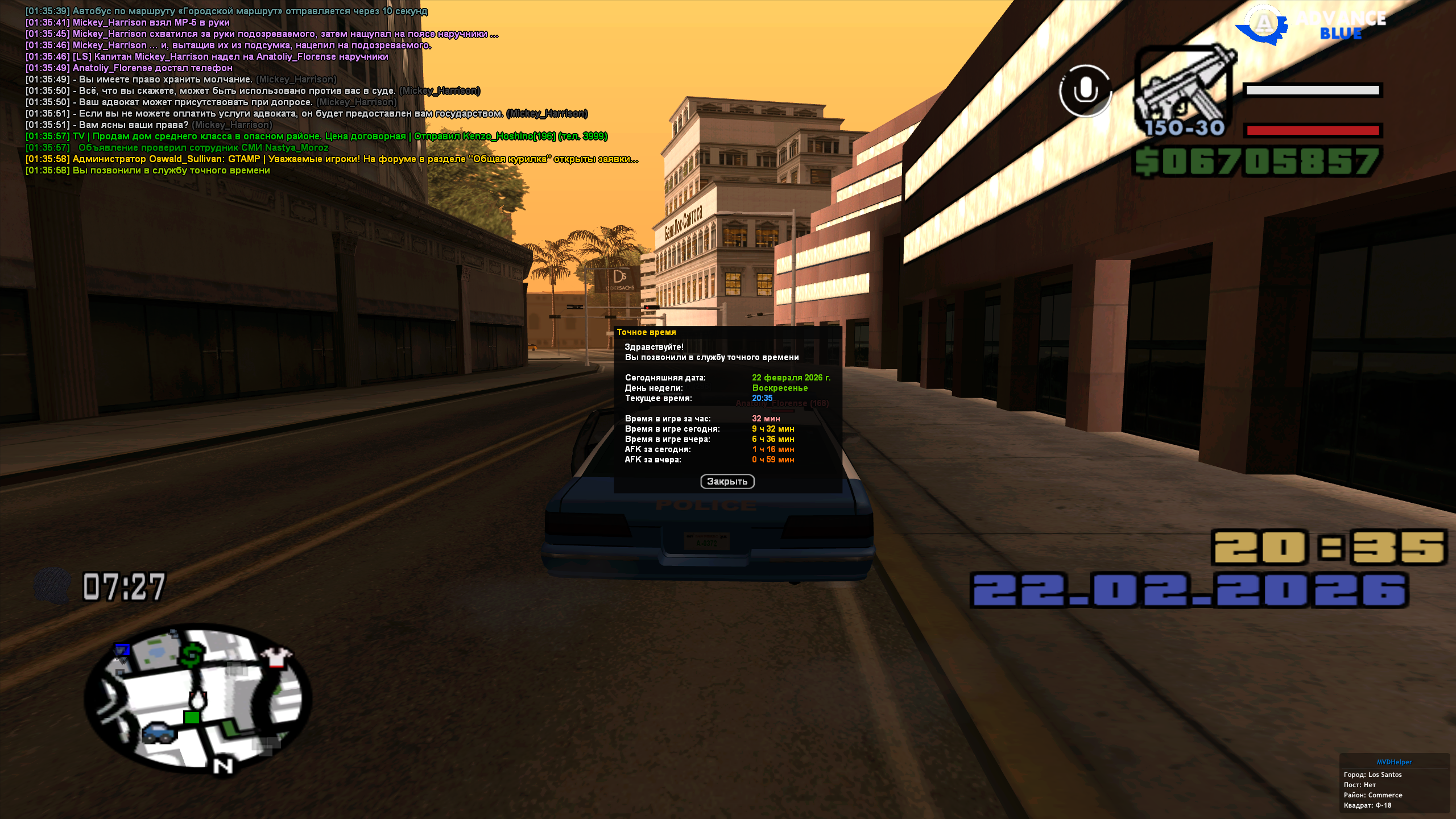Close the Точное время dialog with Закрыть
Viewport: 1456px width, 819px height.
click(x=727, y=482)
